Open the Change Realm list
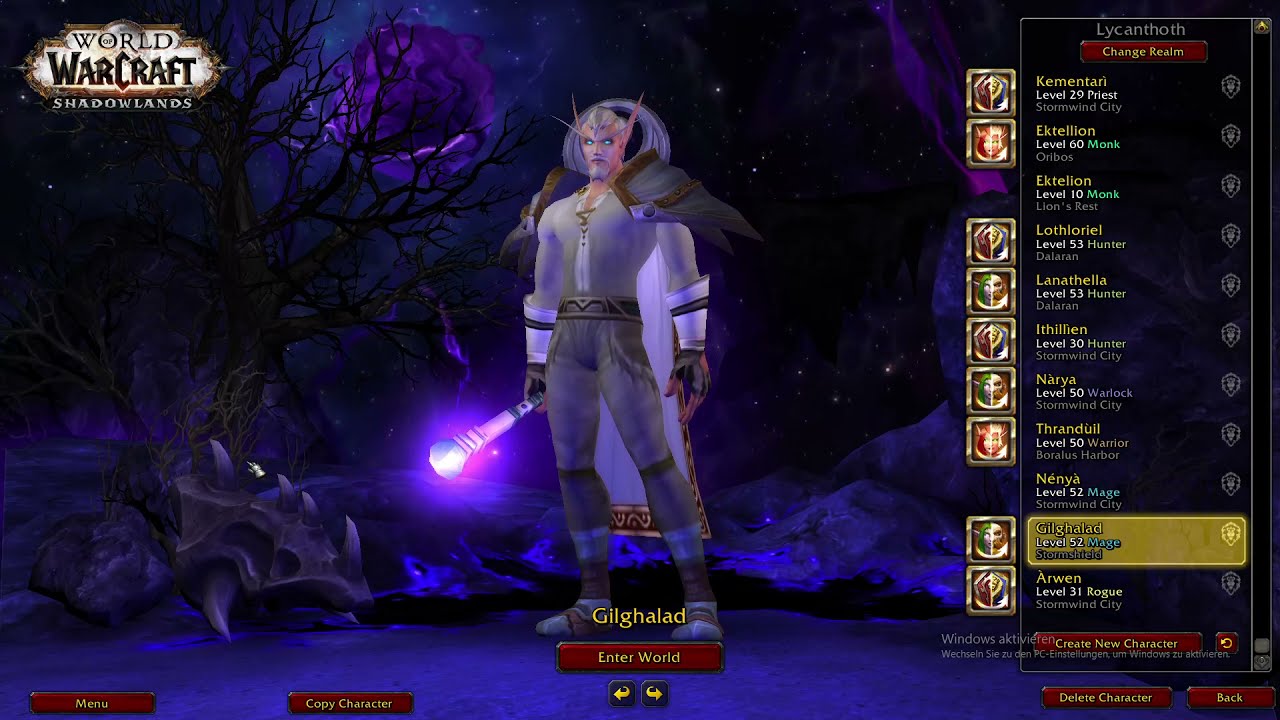 tap(1143, 52)
